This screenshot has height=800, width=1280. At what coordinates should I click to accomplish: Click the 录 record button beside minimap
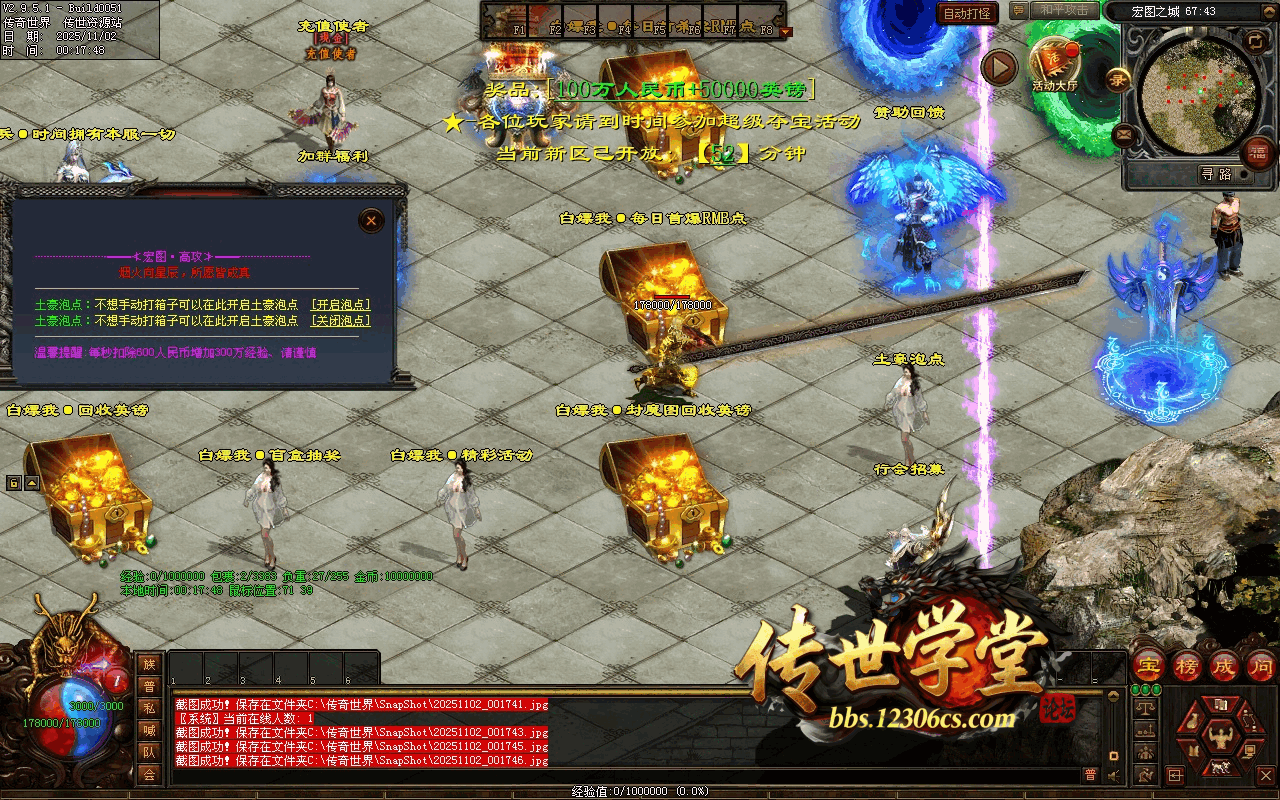click(1119, 79)
